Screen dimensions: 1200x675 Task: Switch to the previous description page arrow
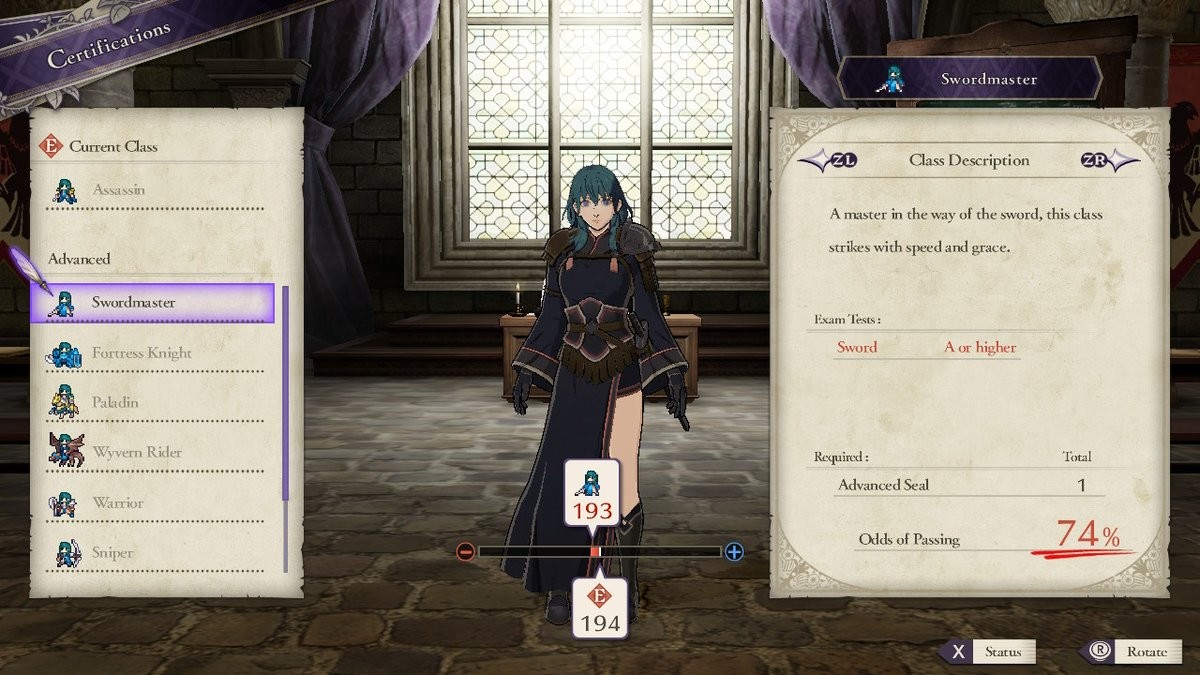click(828, 160)
